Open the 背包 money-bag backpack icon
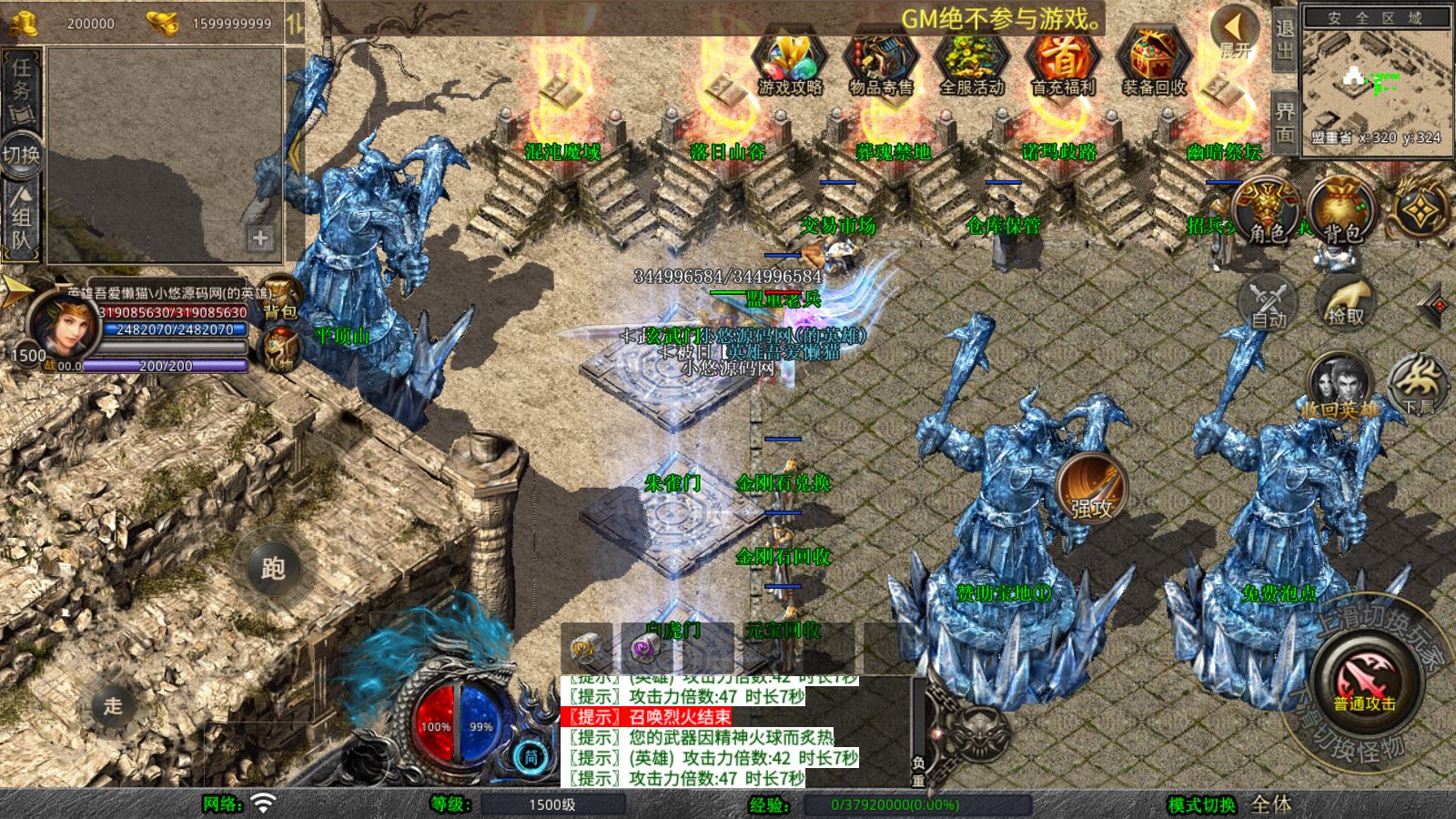 (x=1341, y=211)
